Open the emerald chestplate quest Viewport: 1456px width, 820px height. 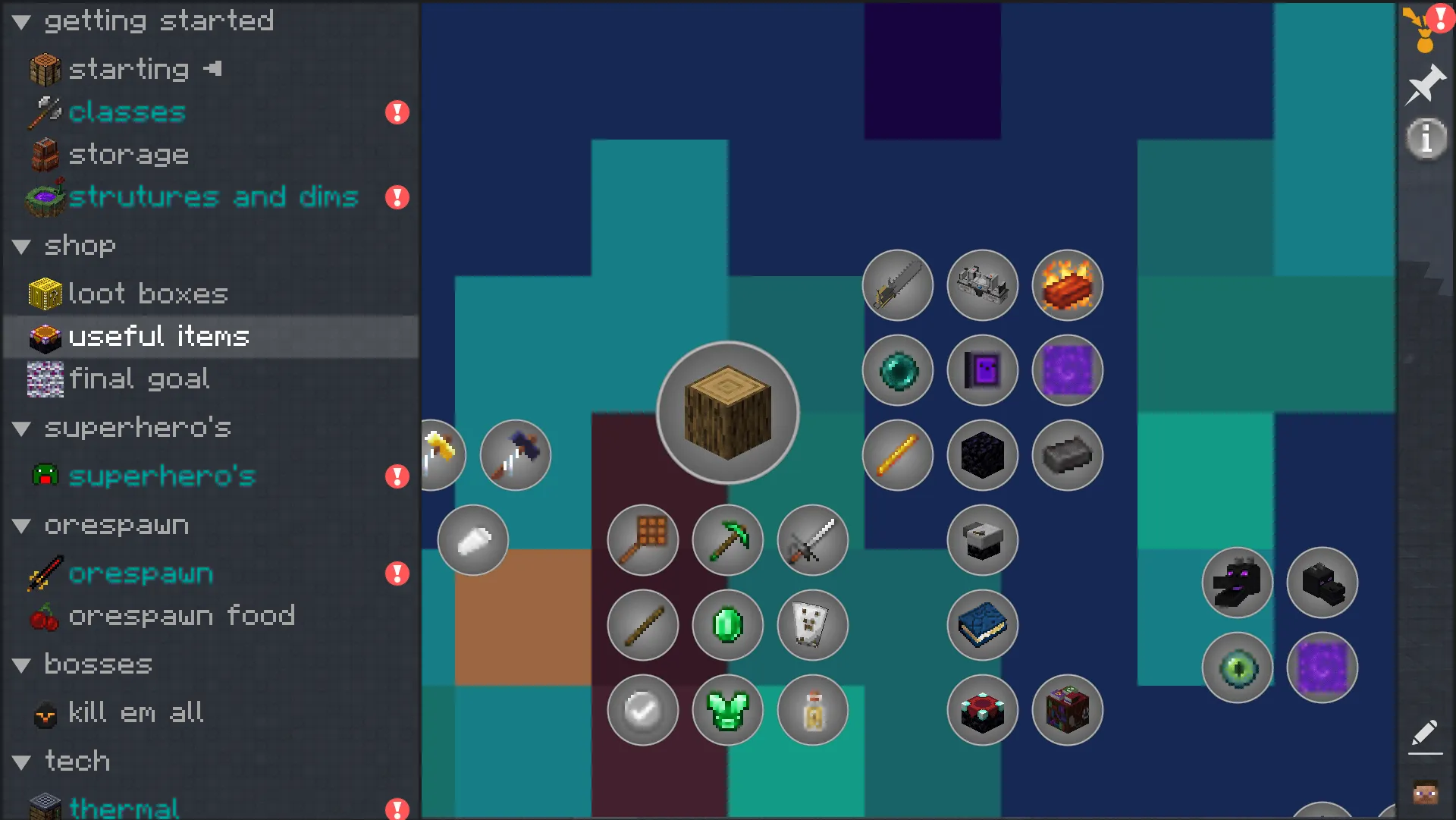[727, 710]
